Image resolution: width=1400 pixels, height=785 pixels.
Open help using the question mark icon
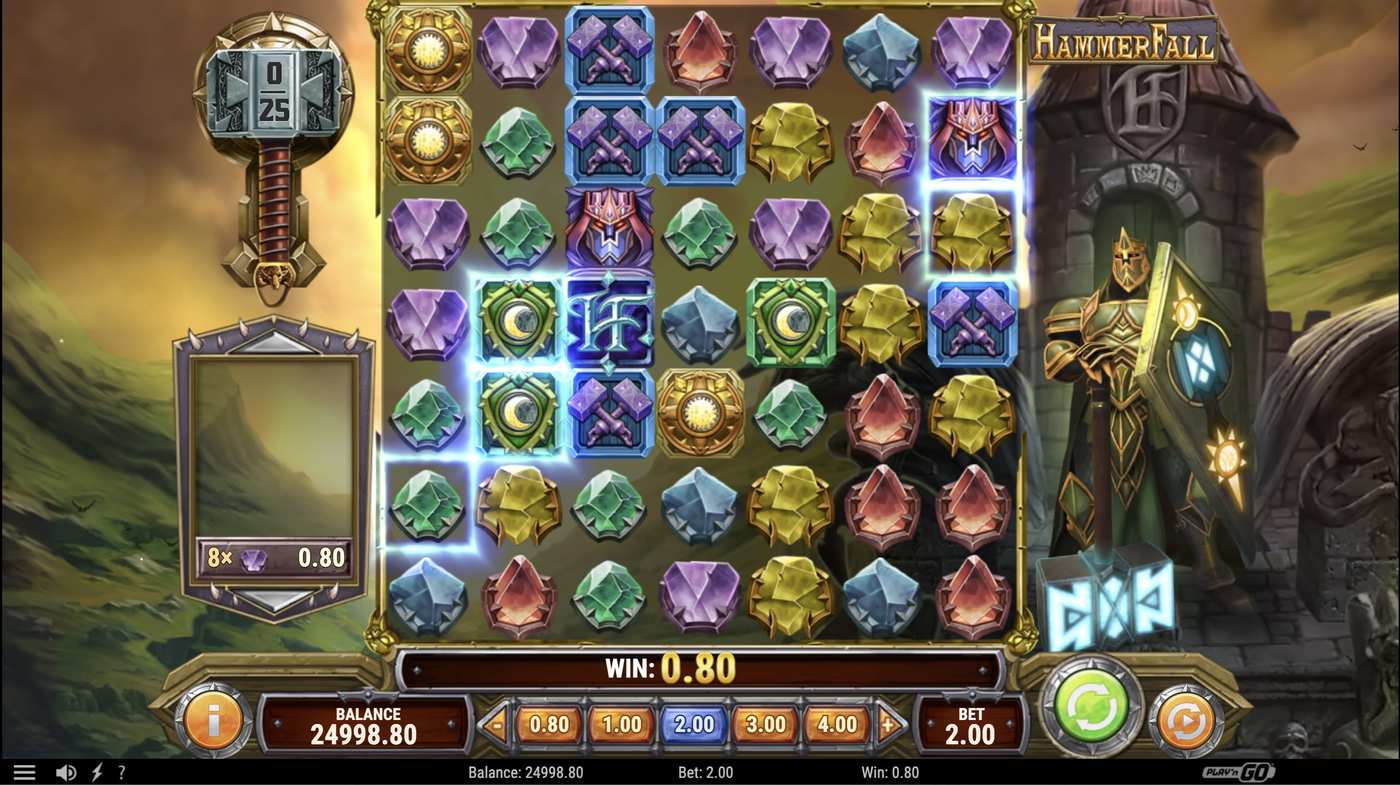[122, 771]
